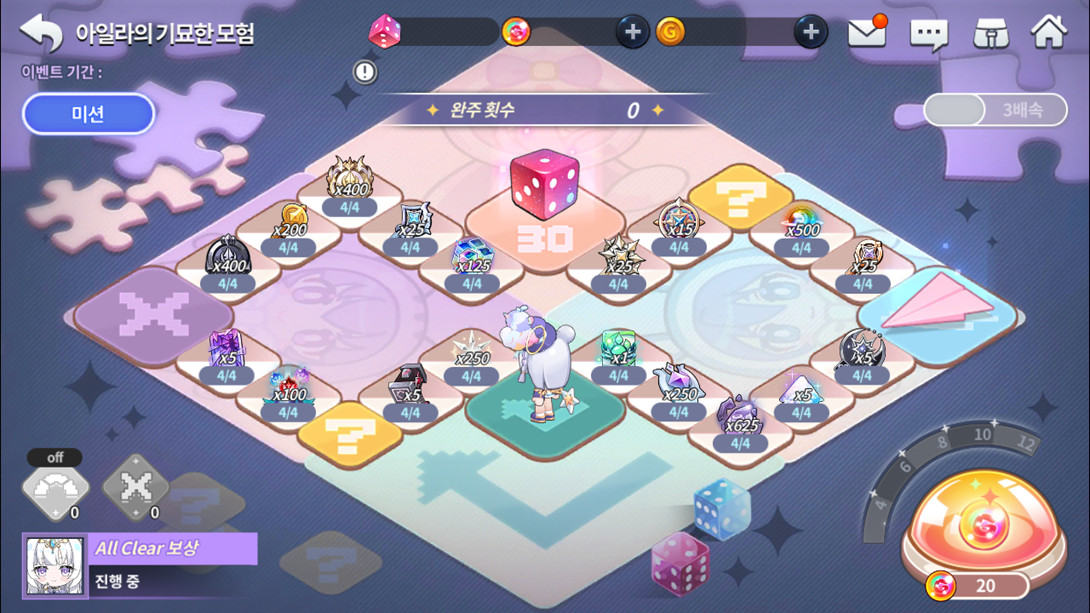Show event info via exclamation icon
This screenshot has height=613, width=1090.
pos(365,72)
